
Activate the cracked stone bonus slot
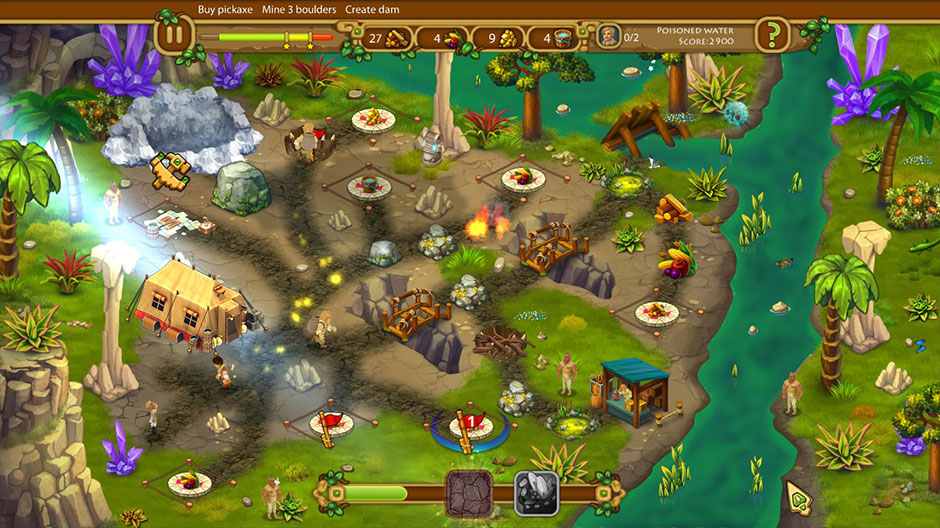click(468, 493)
